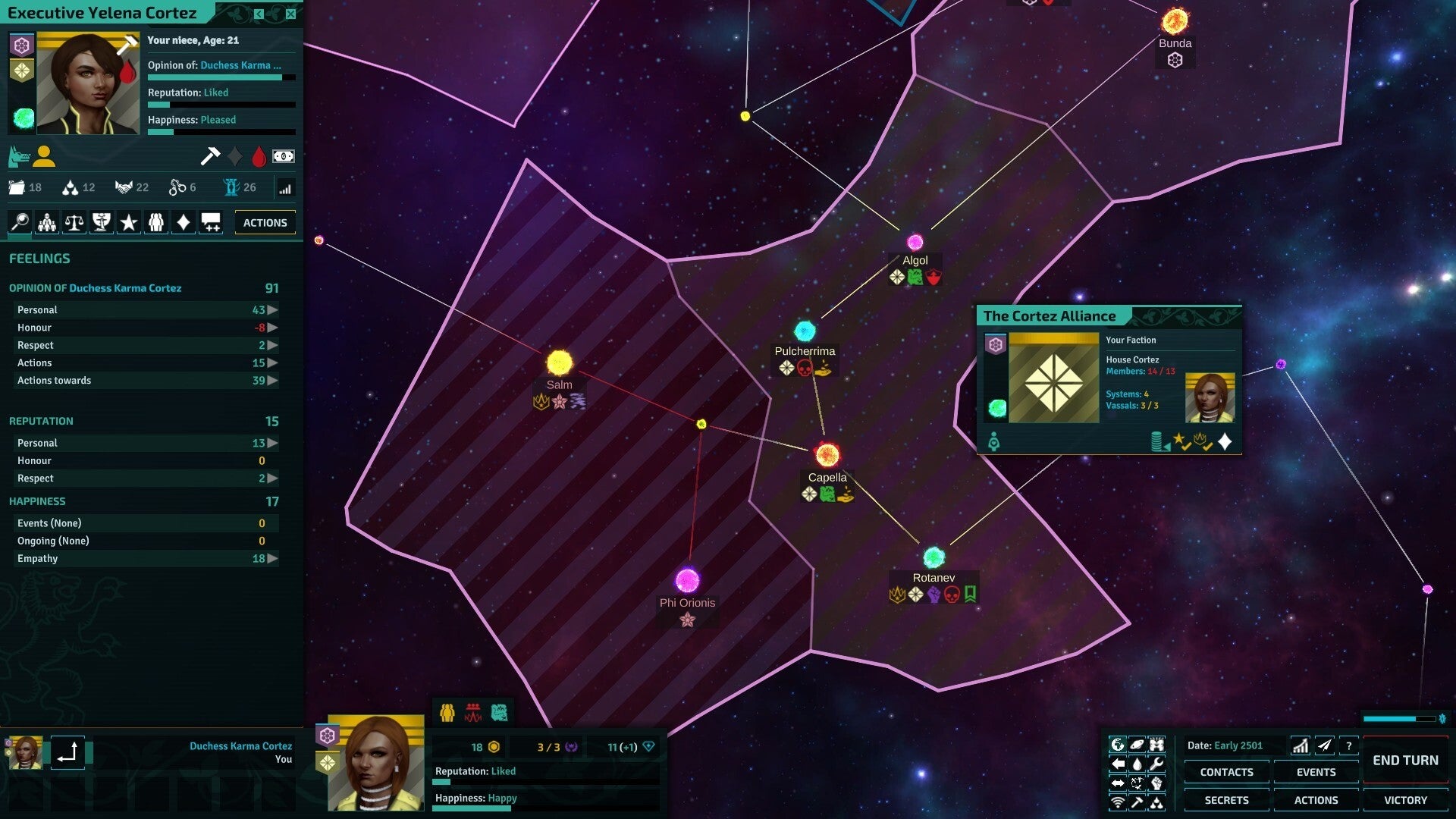1456x819 pixels.
Task: Open the bar chart statistics button
Action: tap(1301, 746)
